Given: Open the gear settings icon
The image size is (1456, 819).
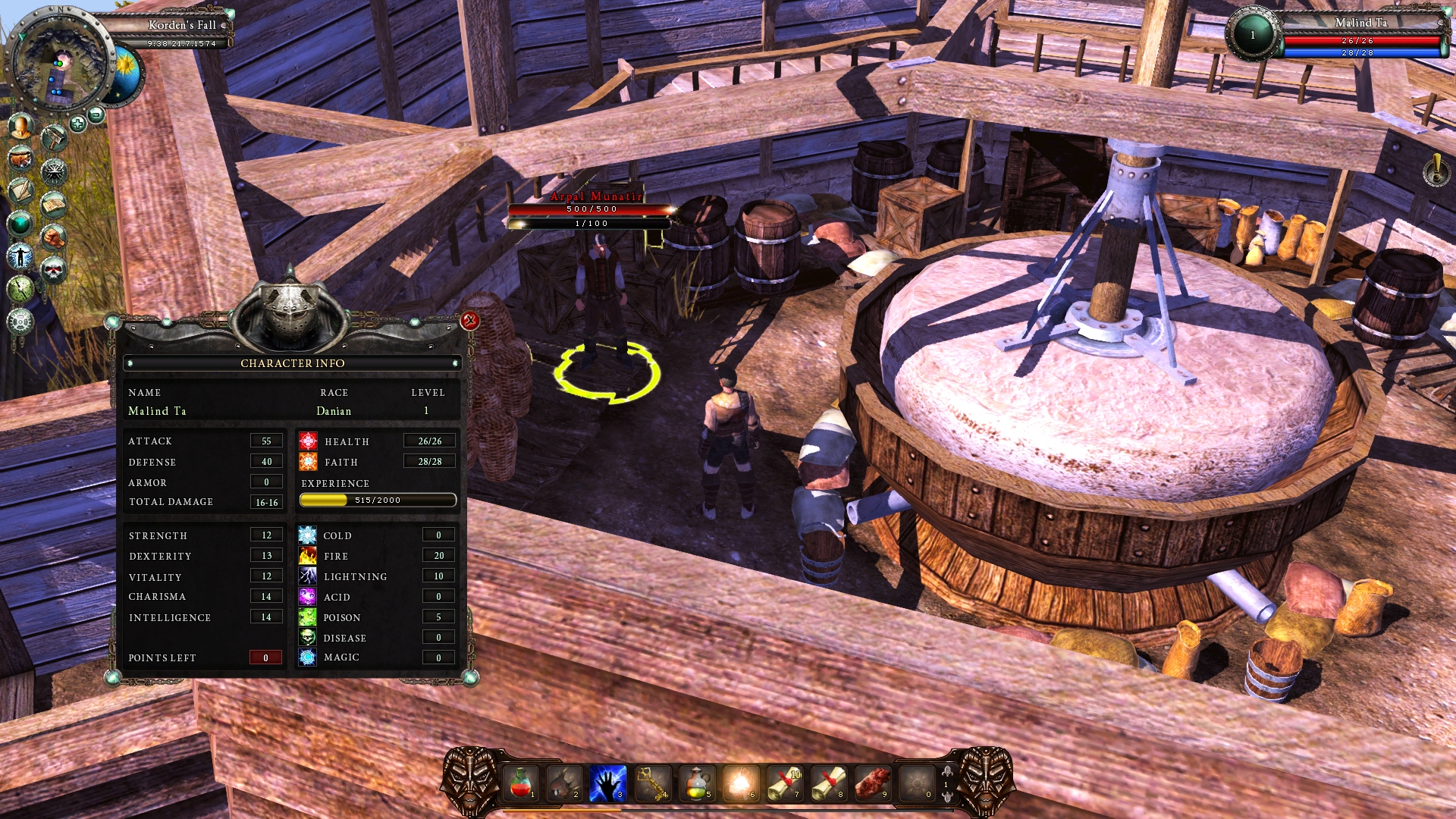Looking at the screenshot, I should (20, 322).
